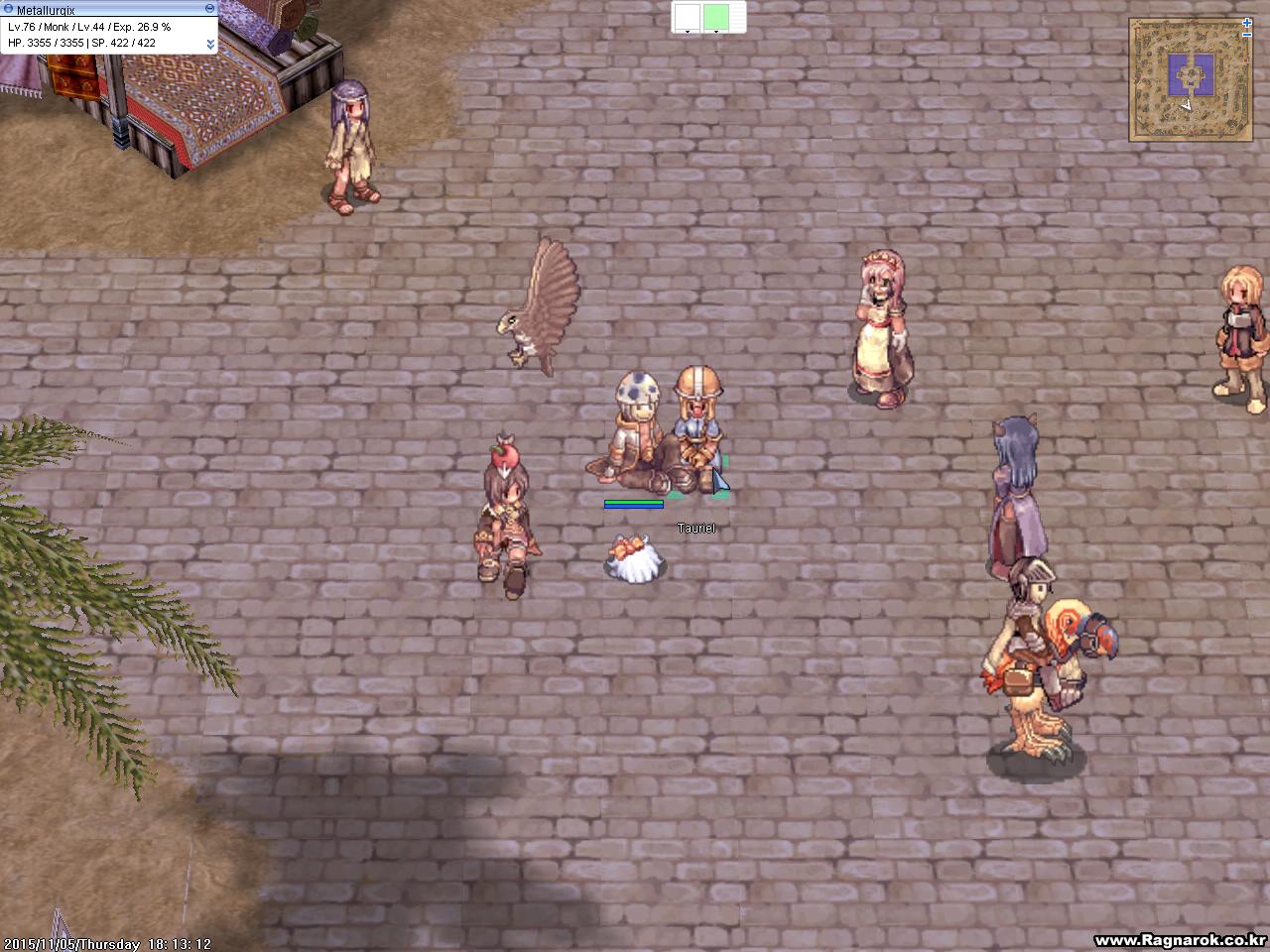This screenshot has height=952, width=1270.
Task: Select the green chat color swatch at top center
Action: pos(716,16)
